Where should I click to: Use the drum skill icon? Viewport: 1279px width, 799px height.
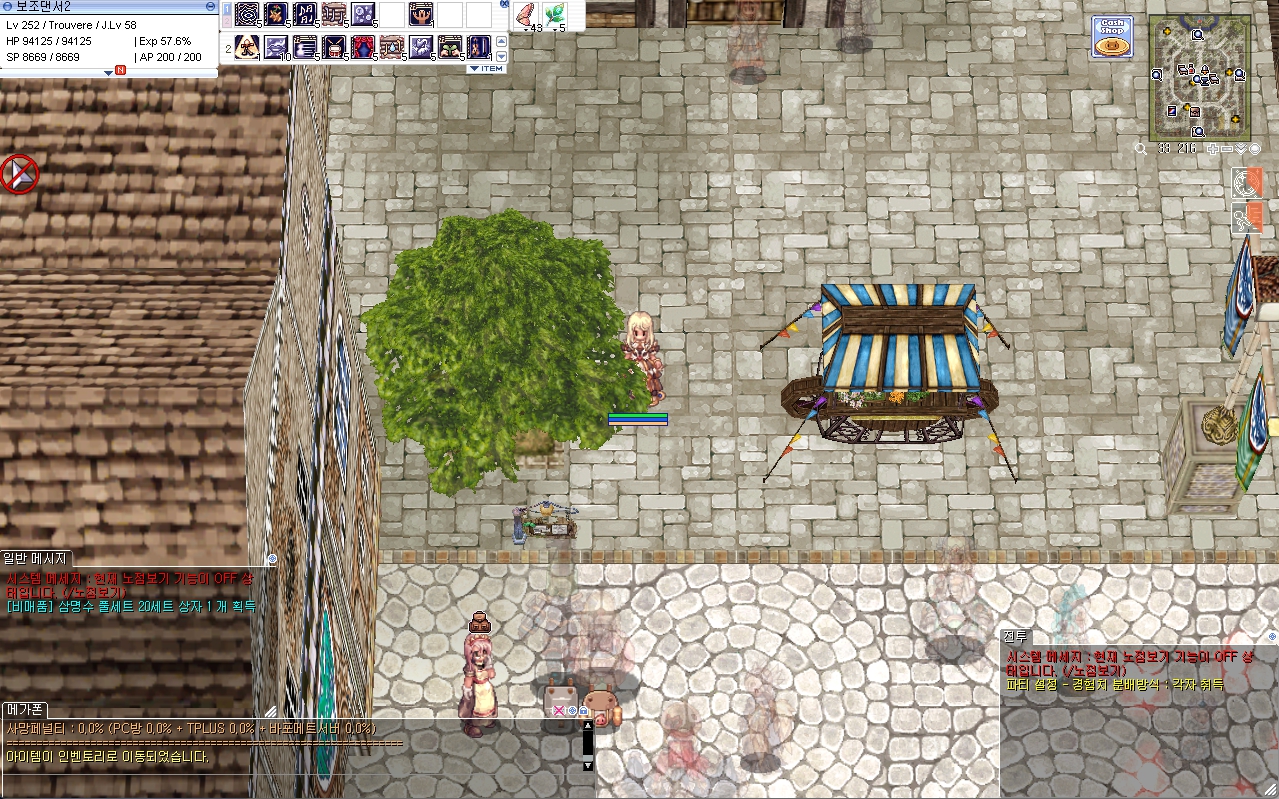(333, 46)
